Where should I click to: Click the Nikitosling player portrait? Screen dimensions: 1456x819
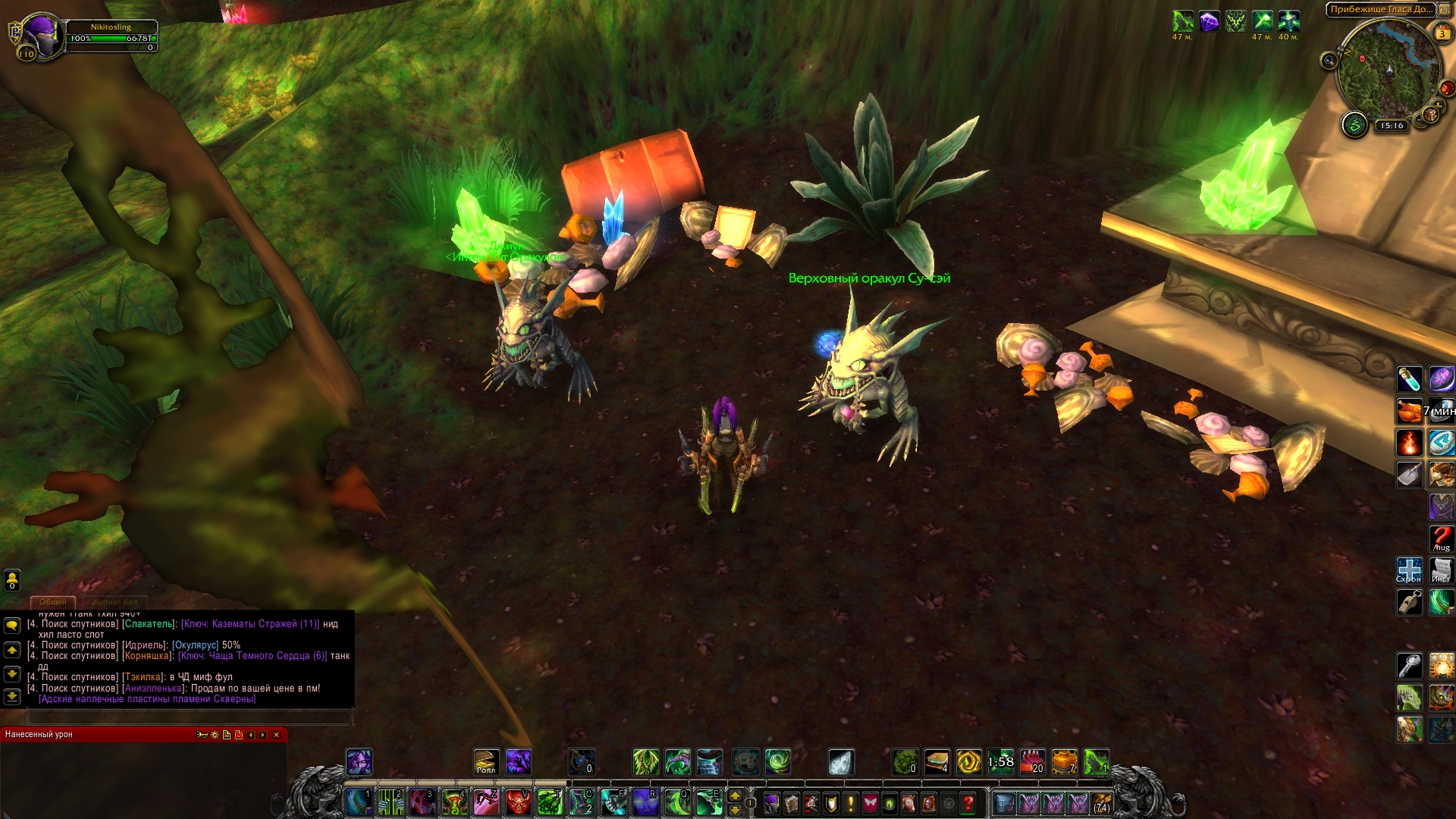tap(42, 35)
